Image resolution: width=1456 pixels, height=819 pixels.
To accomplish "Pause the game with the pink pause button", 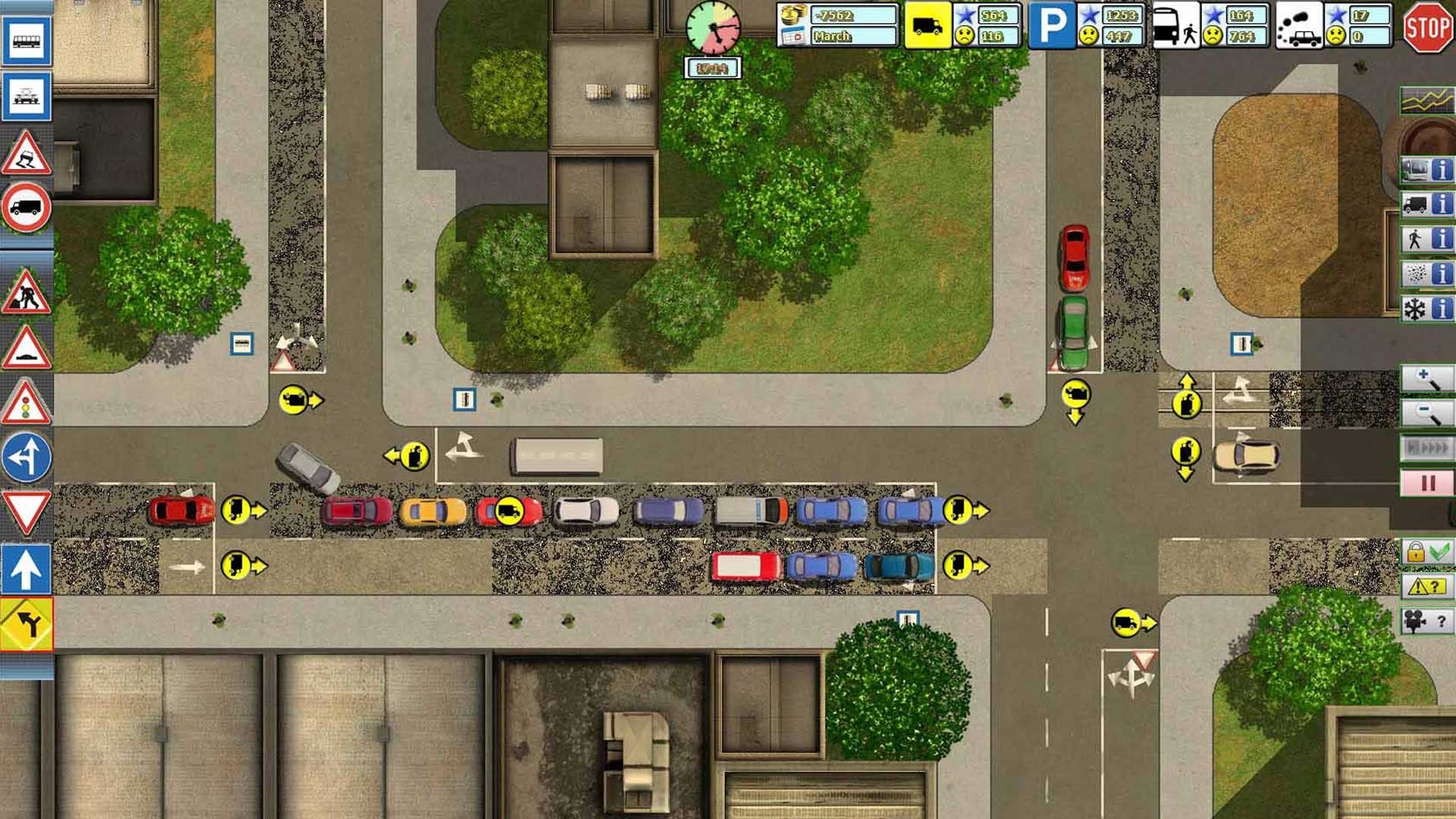I will pos(1426,483).
